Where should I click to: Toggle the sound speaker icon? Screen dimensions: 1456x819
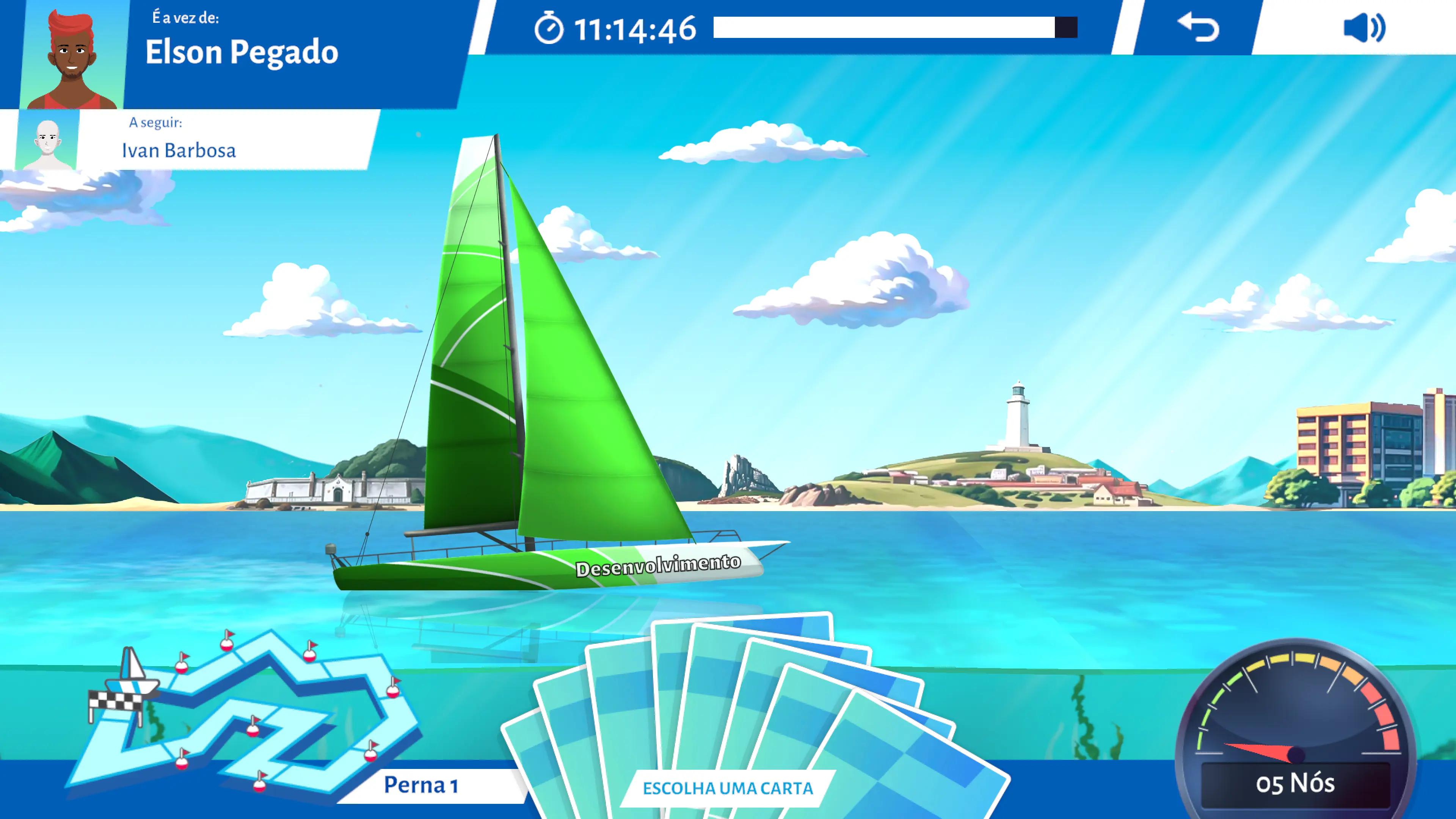point(1363,28)
